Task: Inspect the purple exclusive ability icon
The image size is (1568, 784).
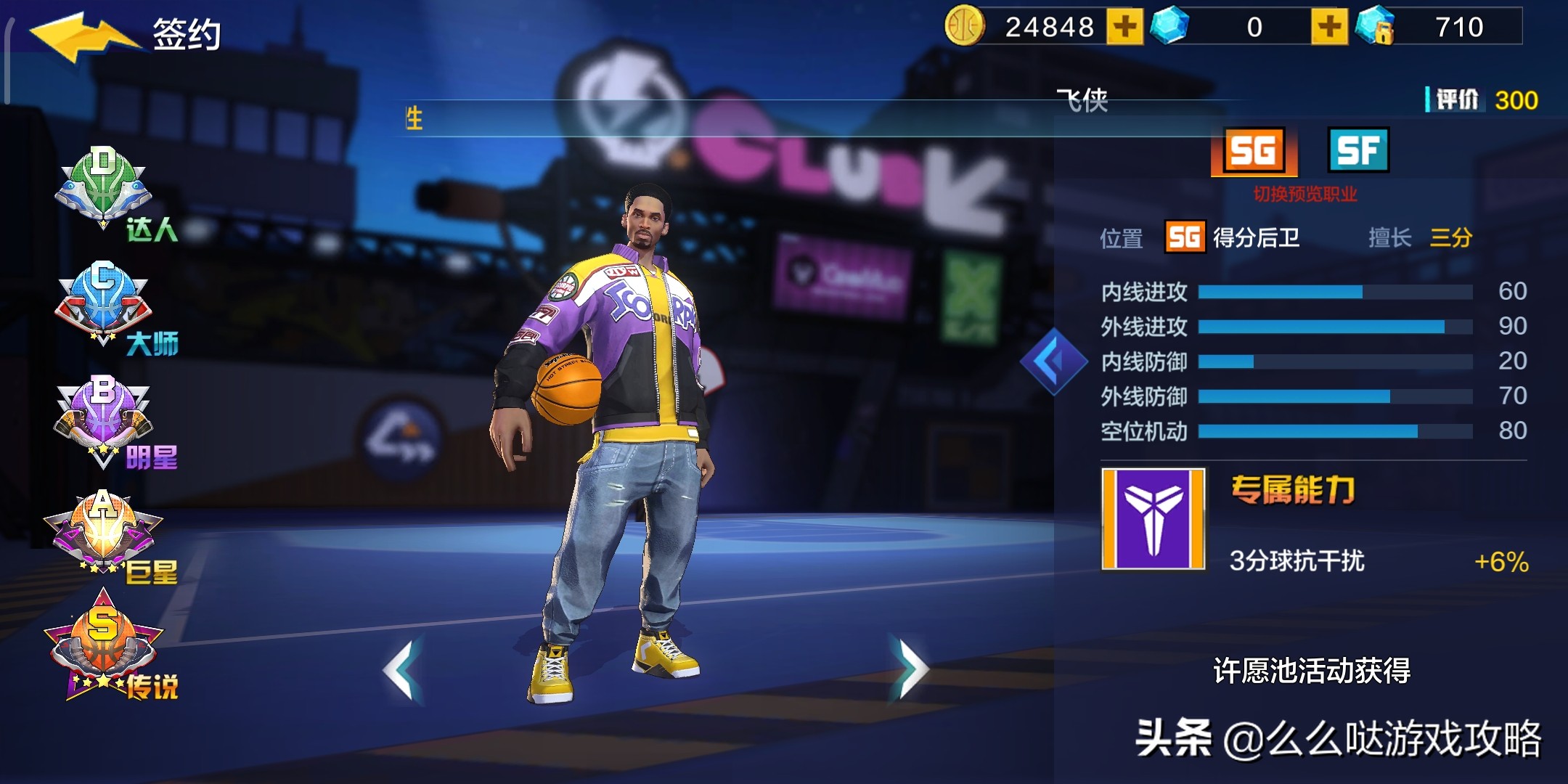Action: 1153,518
